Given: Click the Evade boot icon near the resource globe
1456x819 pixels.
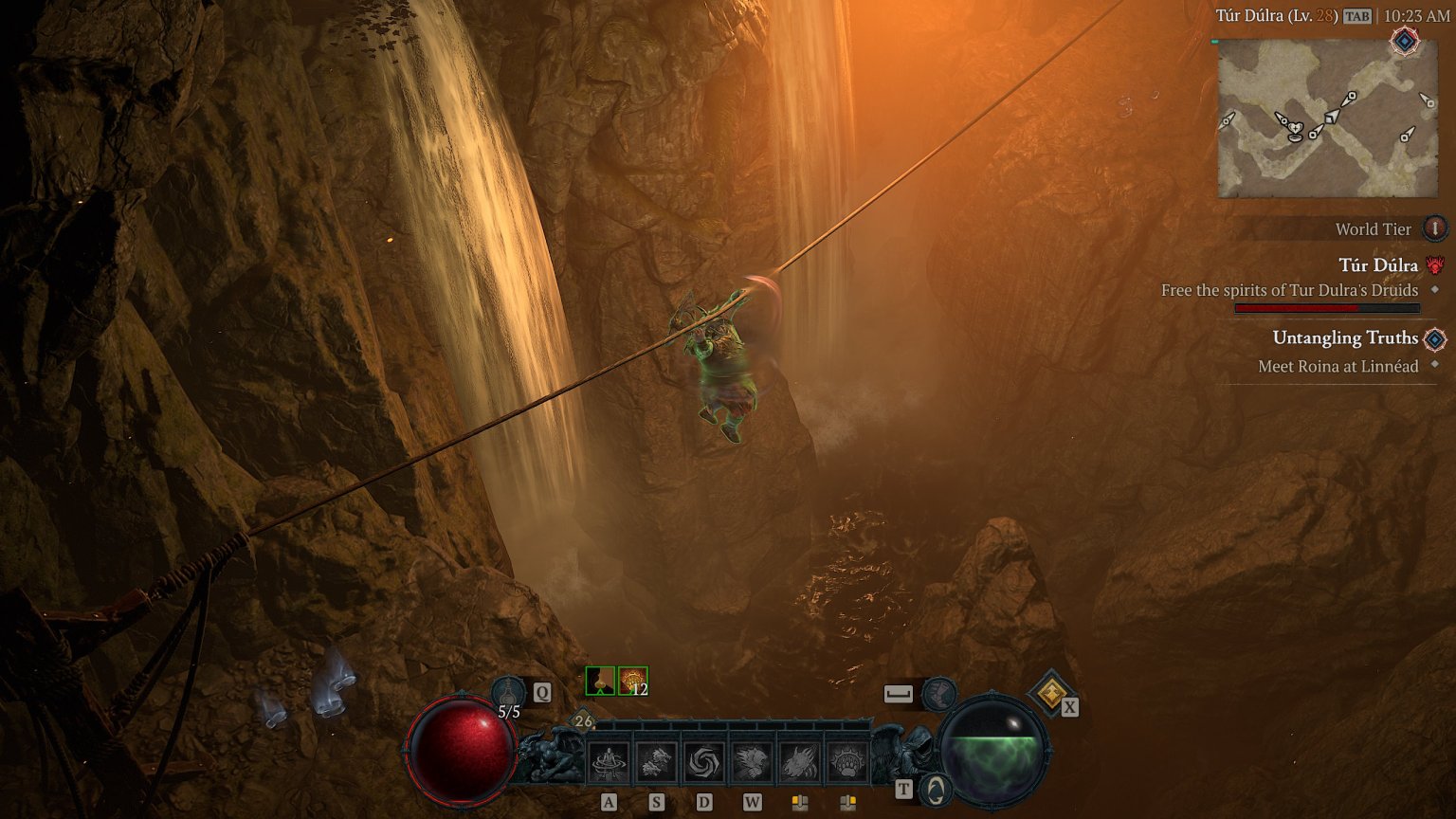Looking at the screenshot, I should (x=940, y=695).
